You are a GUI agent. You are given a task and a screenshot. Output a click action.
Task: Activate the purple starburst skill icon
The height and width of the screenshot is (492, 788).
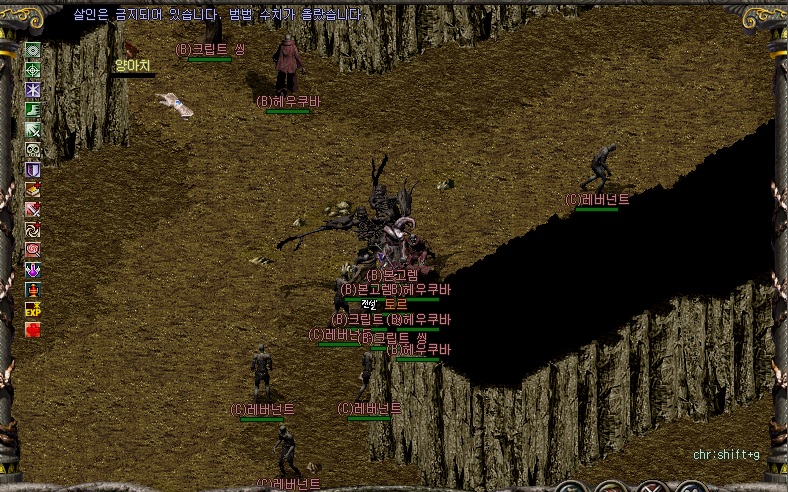click(x=33, y=90)
